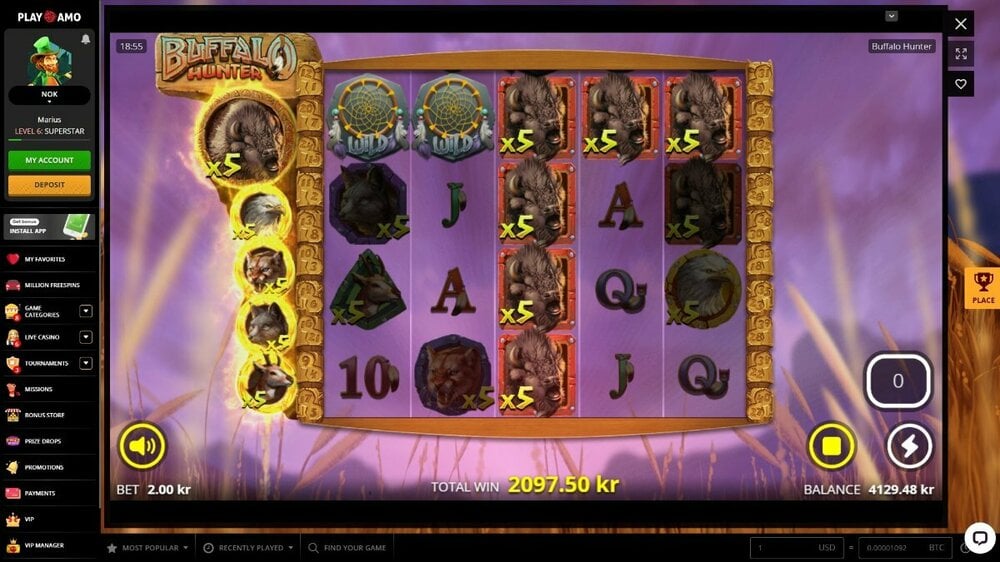Viewport: 1000px width, 562px height.
Task: Open the Payments page
Action: 40,493
